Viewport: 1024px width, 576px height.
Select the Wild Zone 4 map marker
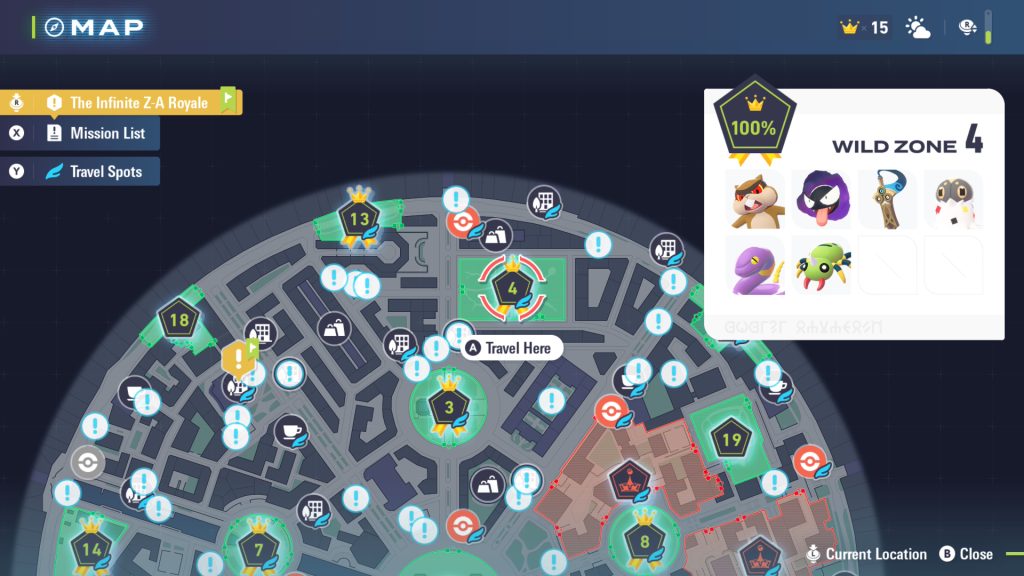click(512, 289)
